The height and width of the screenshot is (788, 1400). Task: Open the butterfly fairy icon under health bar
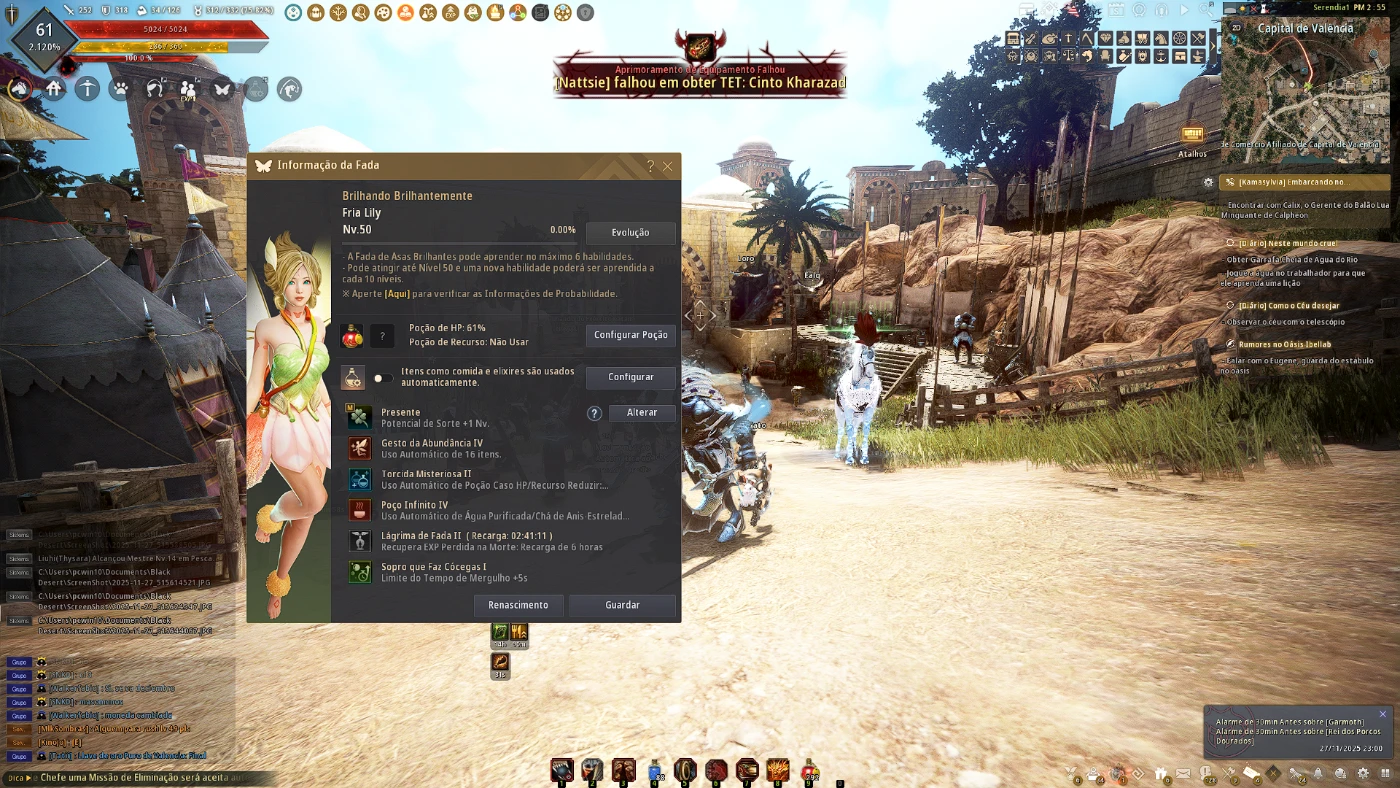tap(222, 89)
